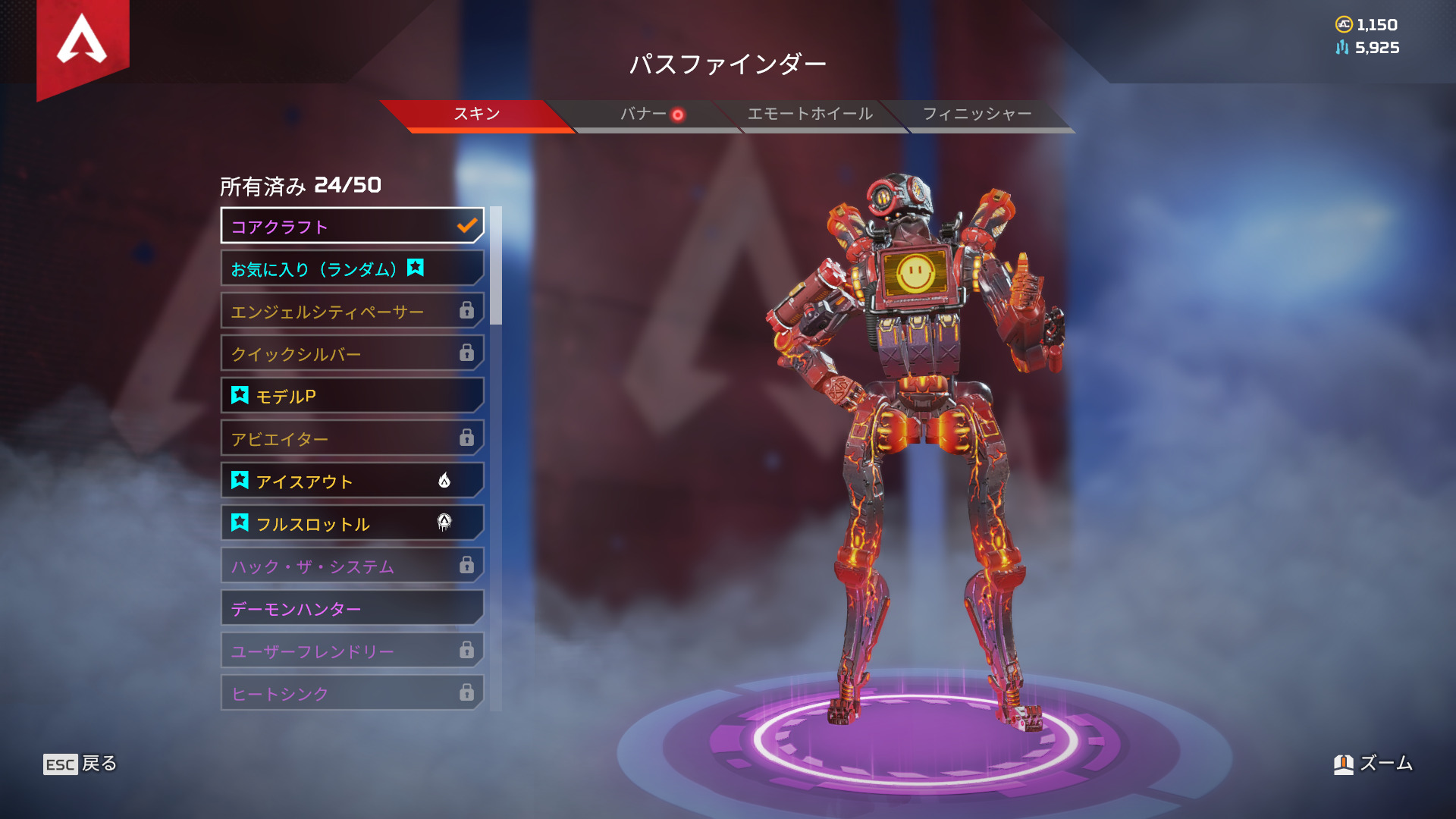
Task: Open the フィニッシャー tab
Action: click(x=977, y=115)
